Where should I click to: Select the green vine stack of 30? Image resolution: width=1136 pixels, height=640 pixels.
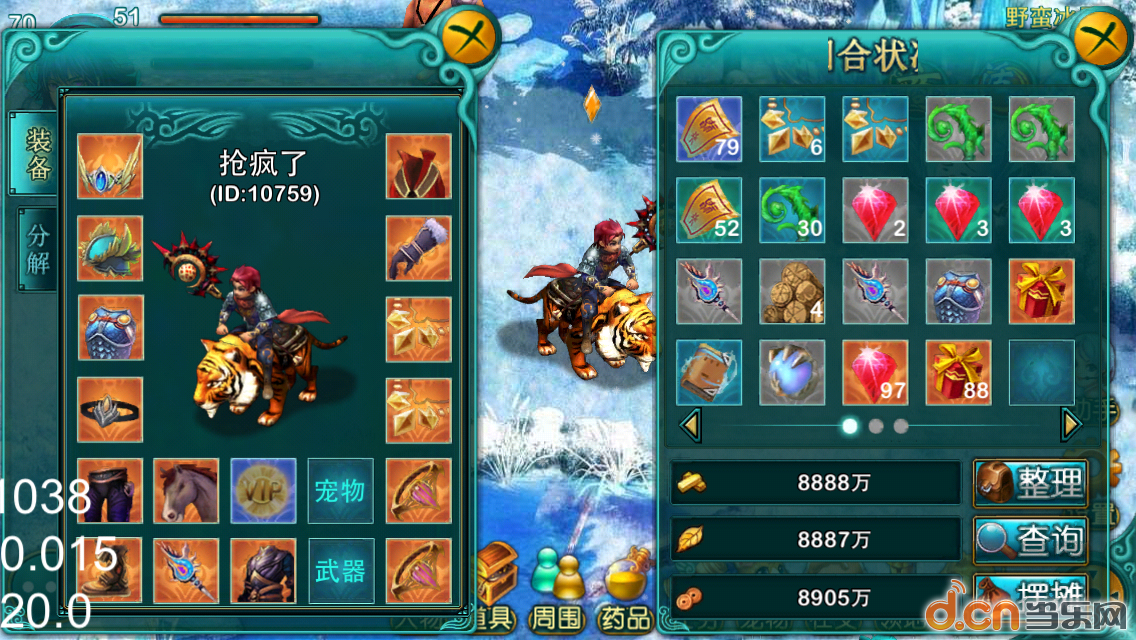point(791,210)
